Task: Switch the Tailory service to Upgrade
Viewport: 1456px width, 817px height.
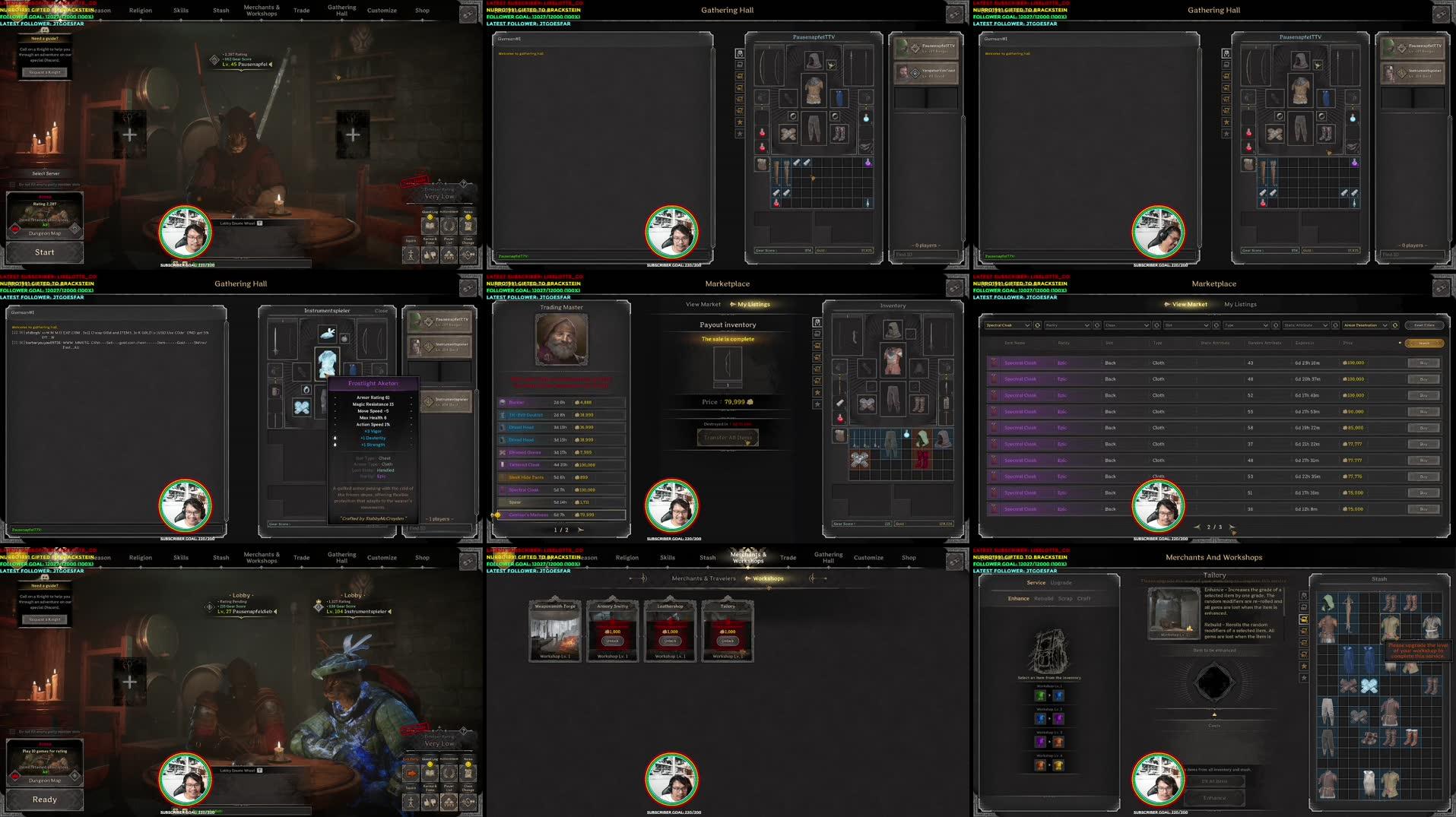Action: tap(1061, 583)
